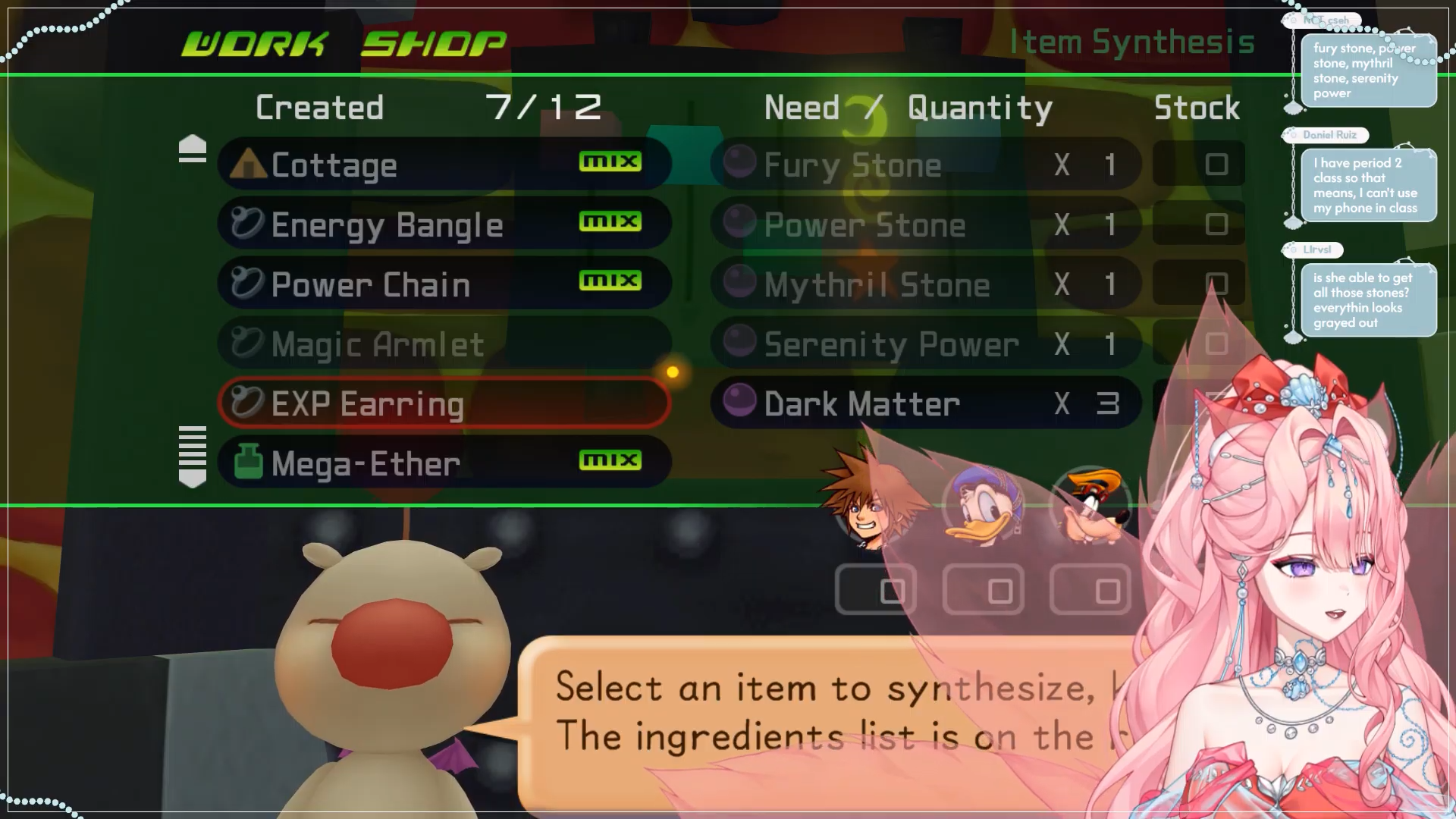Viewport: 1456px width, 819px height.
Task: Open Daniel Ruiz's chat message
Action: point(1367,185)
